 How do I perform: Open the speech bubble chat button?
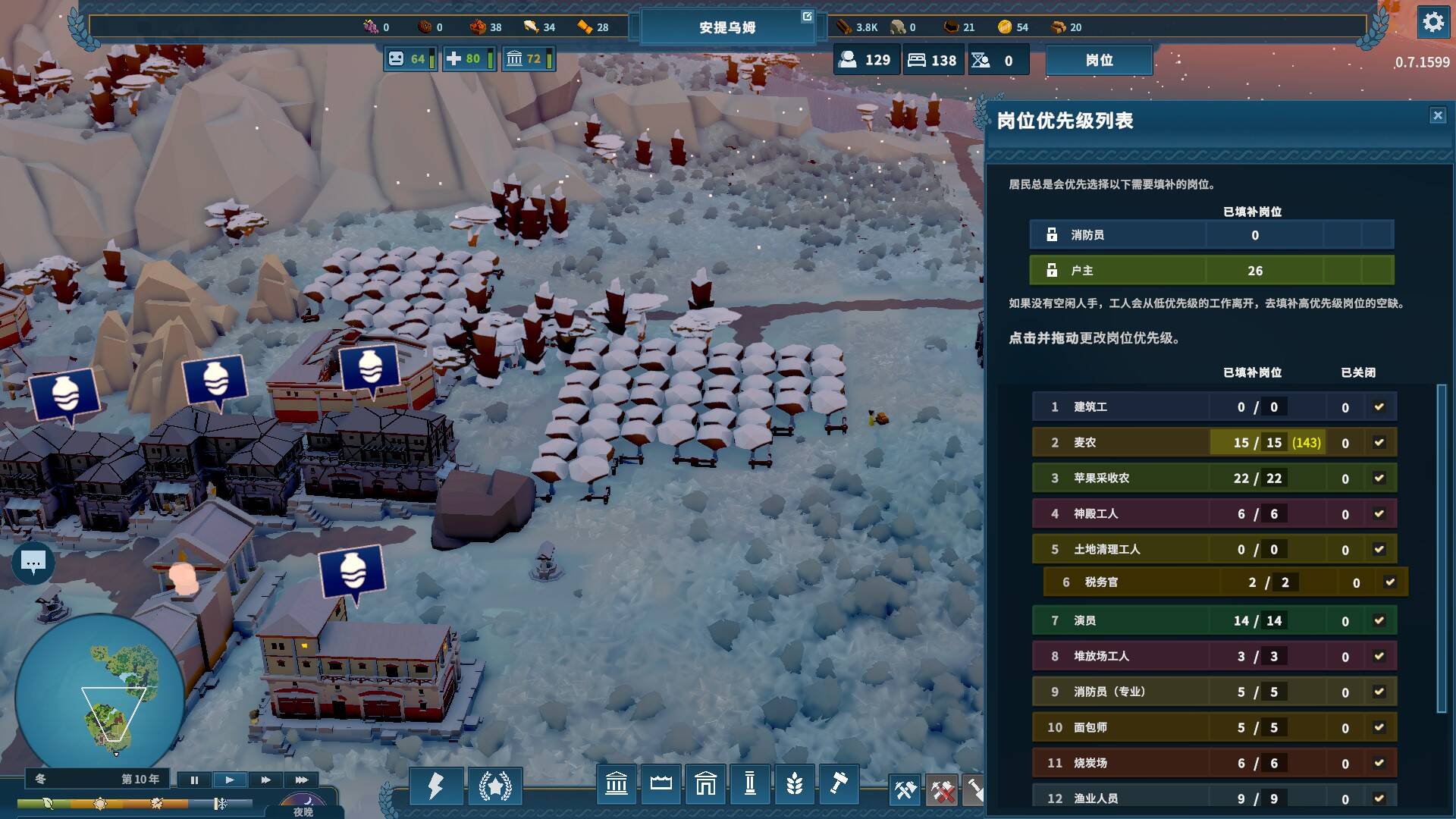tap(33, 562)
